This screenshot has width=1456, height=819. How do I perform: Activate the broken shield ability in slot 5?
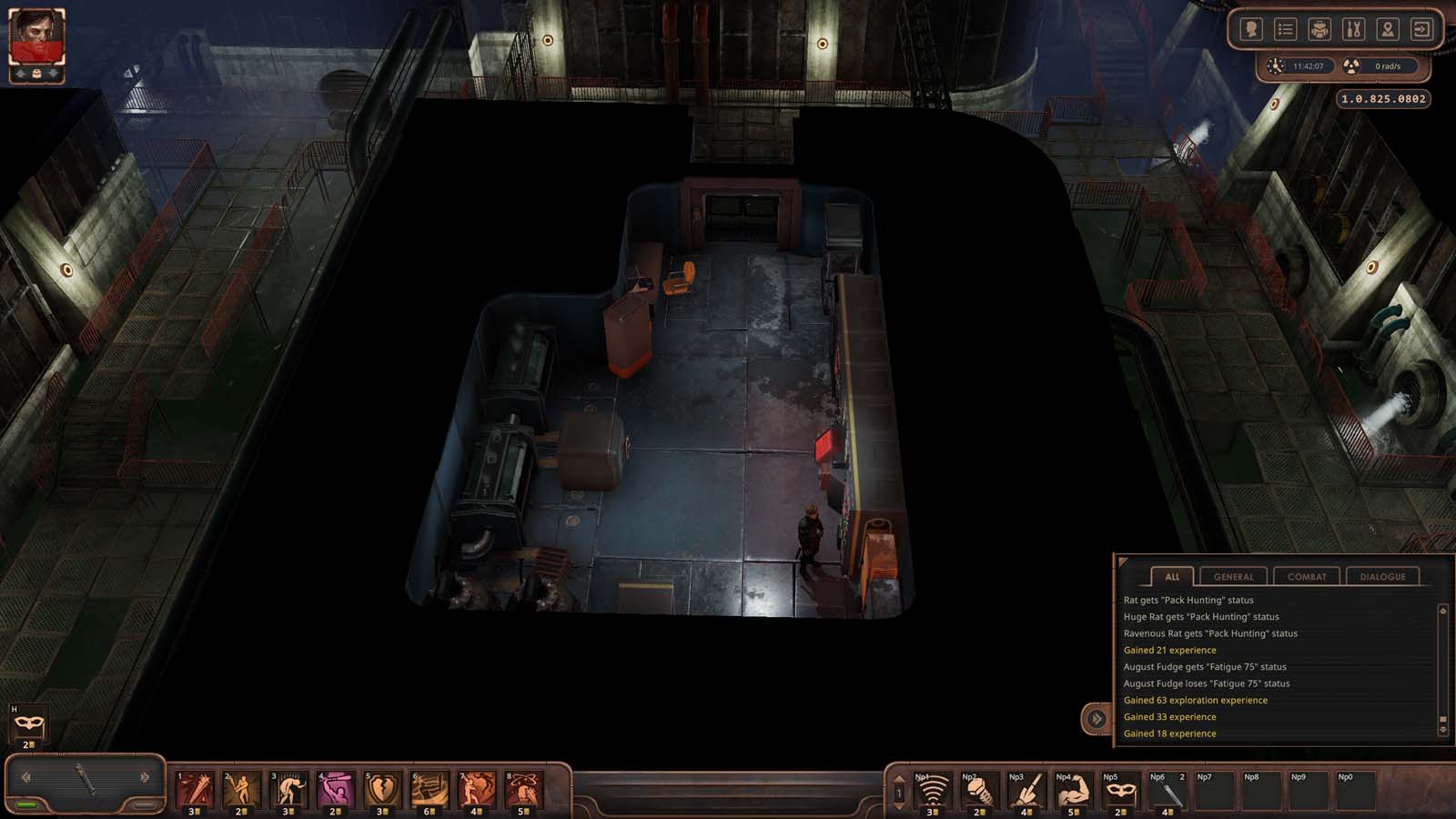(381, 790)
